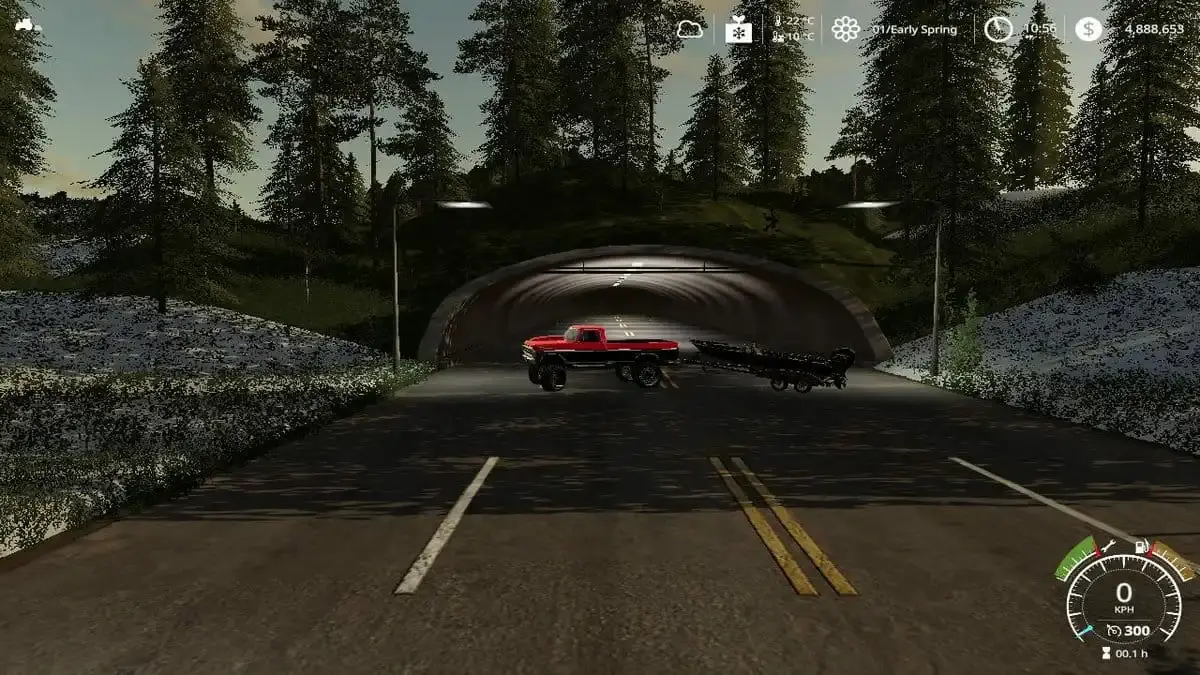Click the cloud weather forecast icon
1200x675 pixels.
[690, 29]
